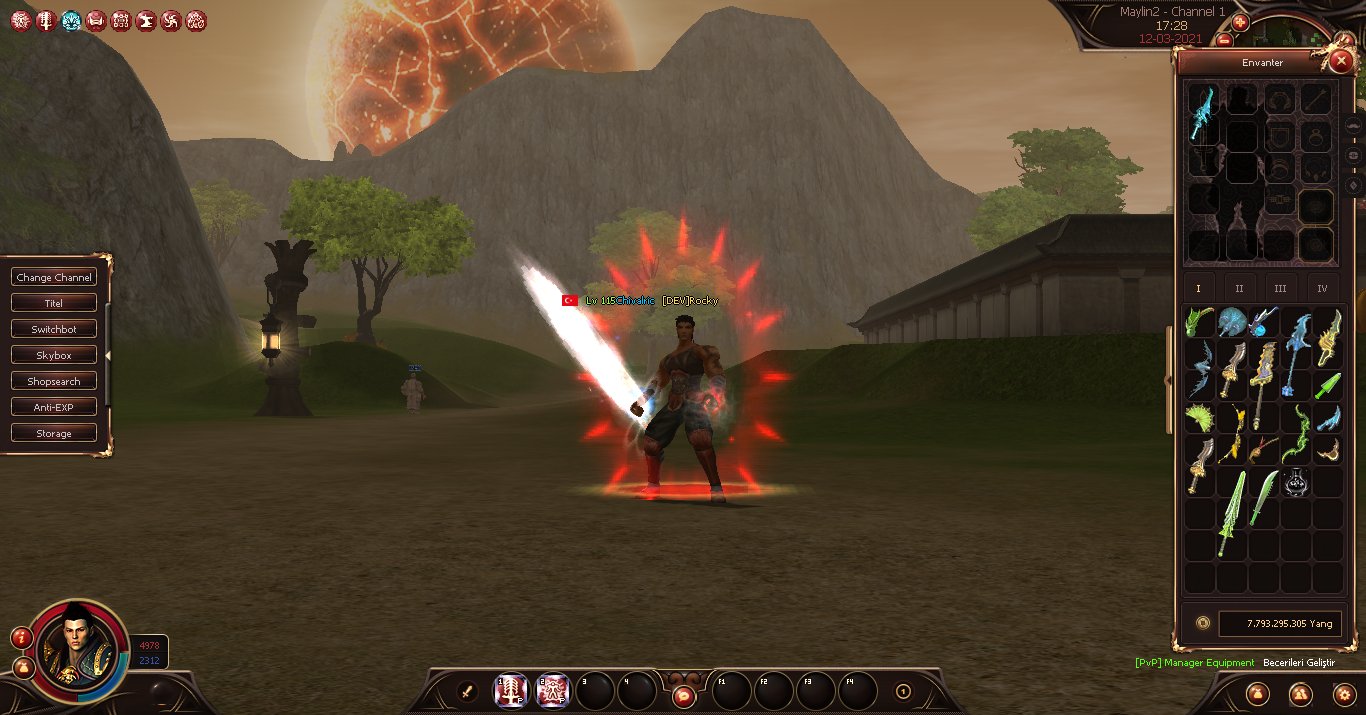Use the skill in quickslot 2
Image resolution: width=1366 pixels, height=715 pixels.
pyautogui.click(x=553, y=690)
